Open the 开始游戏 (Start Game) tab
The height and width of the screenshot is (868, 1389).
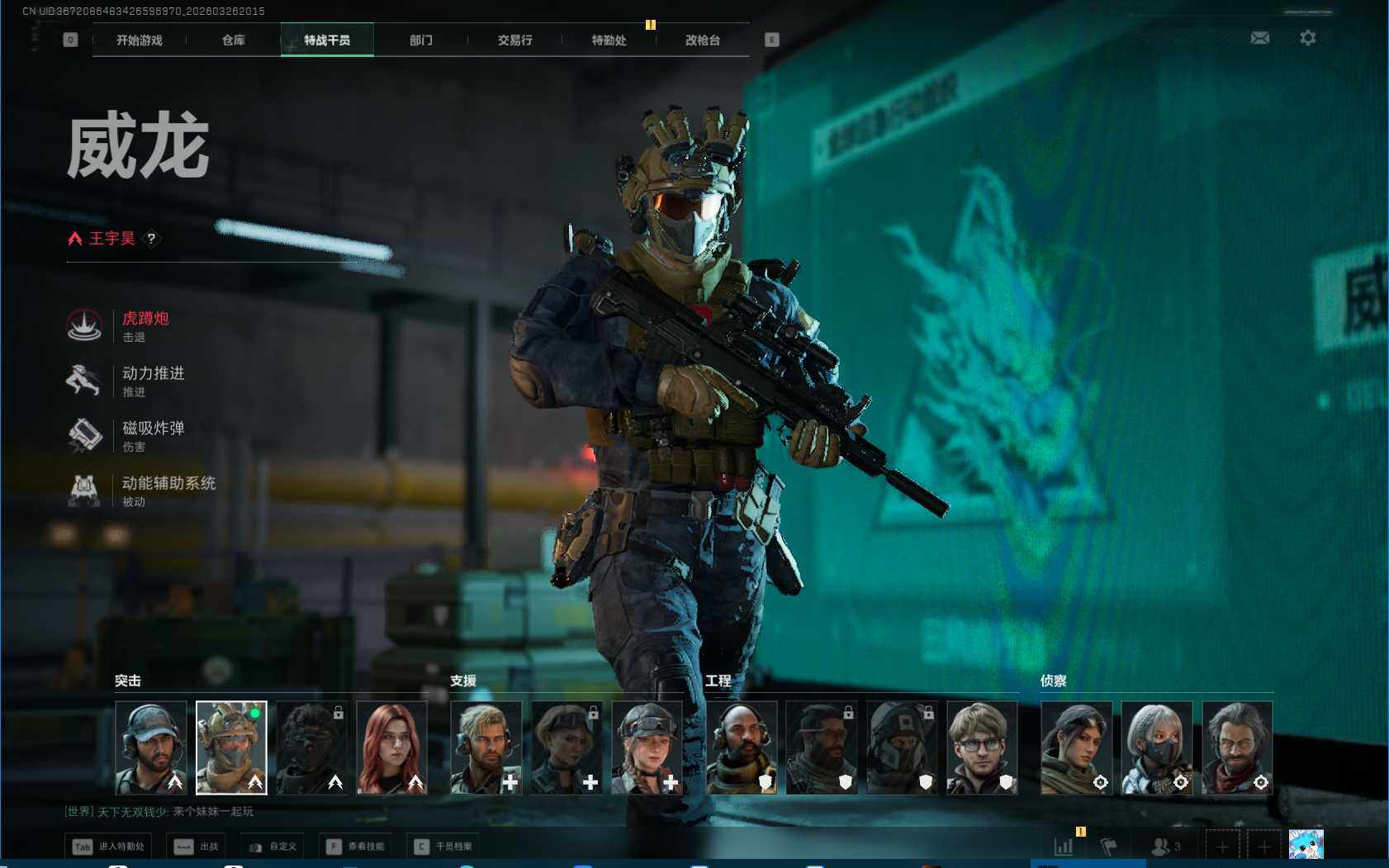pyautogui.click(x=139, y=40)
